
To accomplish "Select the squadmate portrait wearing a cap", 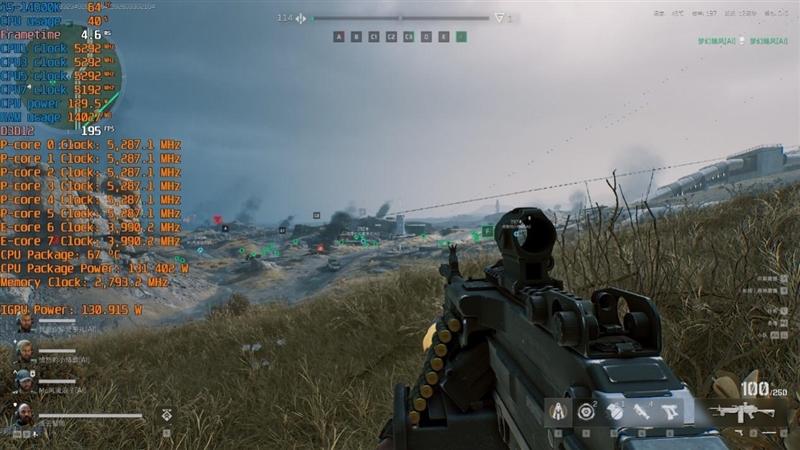I will [x=24, y=381].
